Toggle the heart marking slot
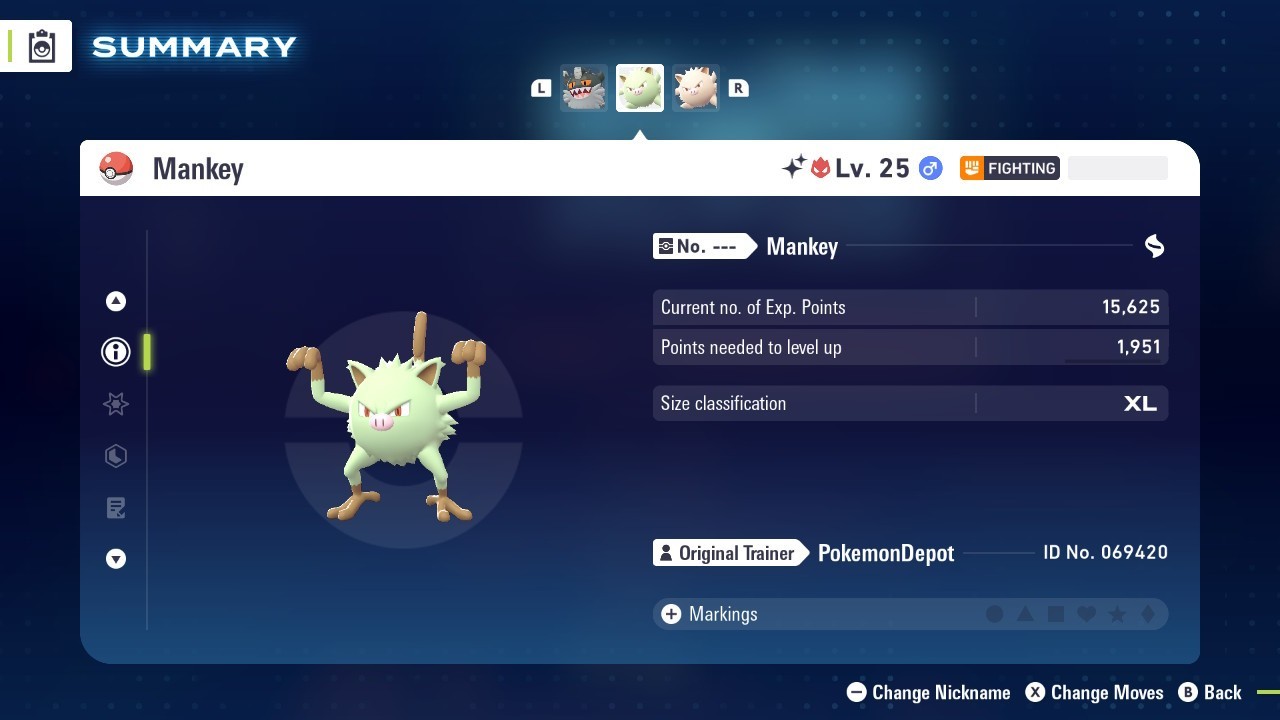 (1088, 614)
